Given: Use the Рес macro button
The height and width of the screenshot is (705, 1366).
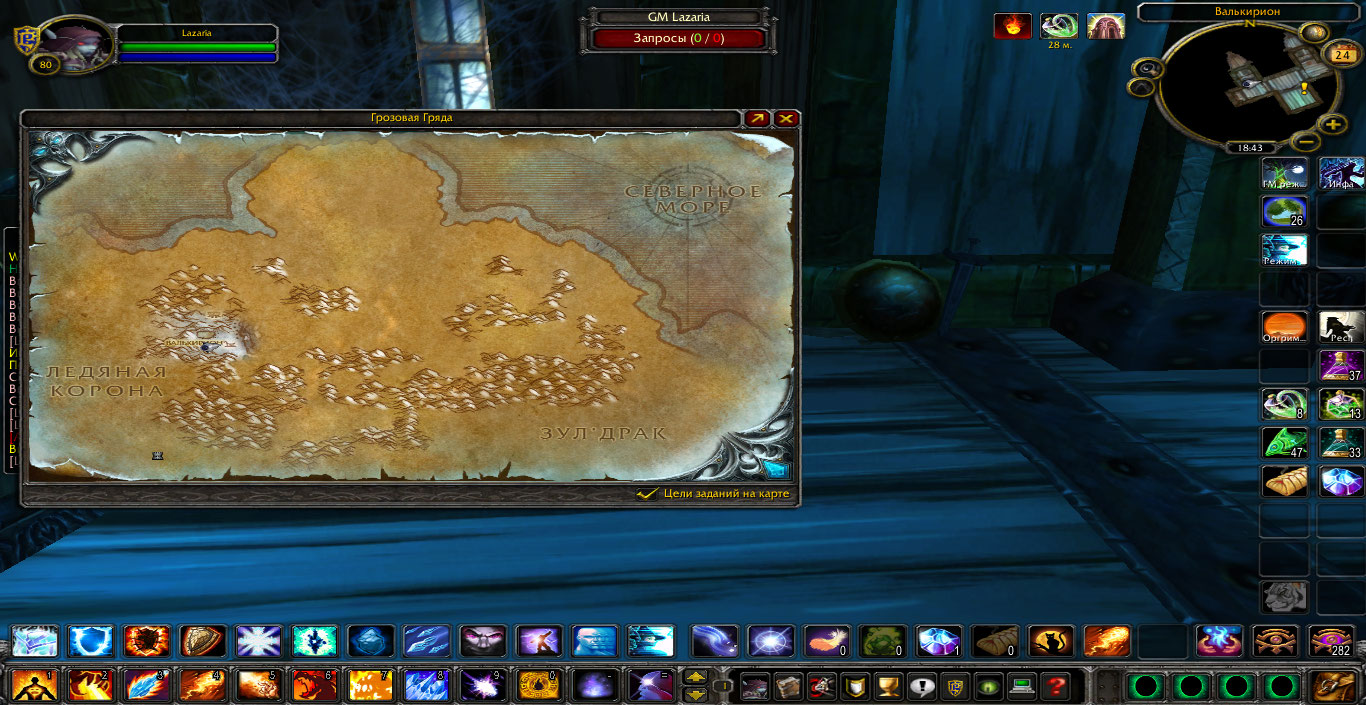Looking at the screenshot, I should (1341, 327).
